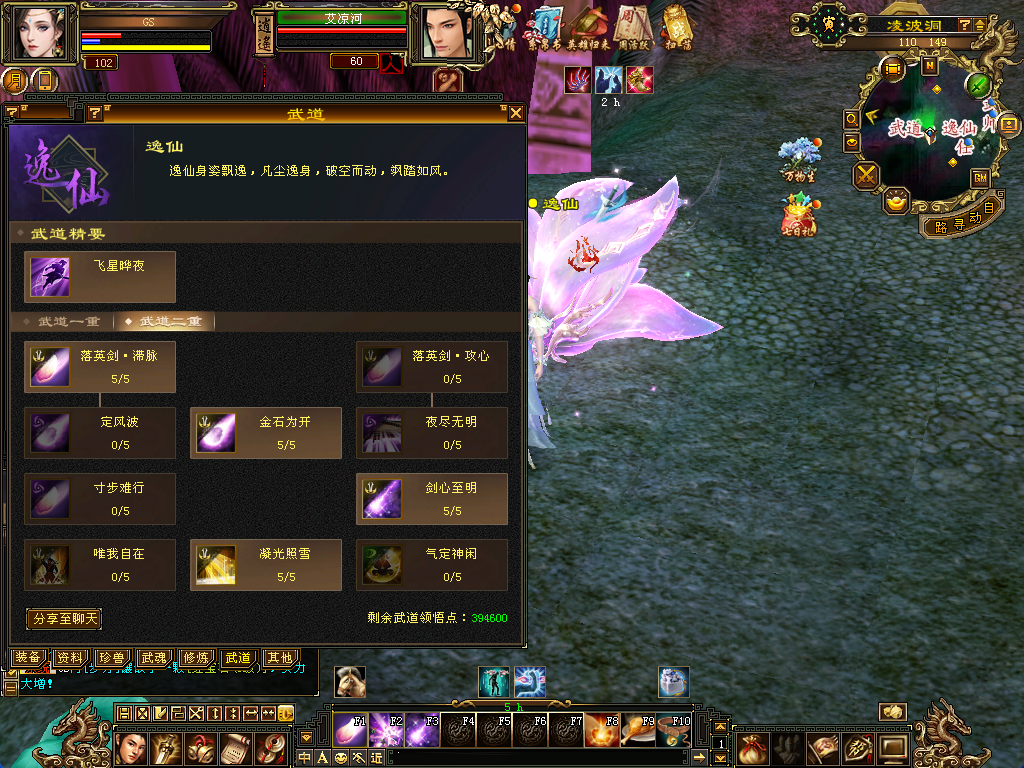The image size is (1024, 768).
Task: Select the 寸步难行 skill
Action: coord(100,499)
